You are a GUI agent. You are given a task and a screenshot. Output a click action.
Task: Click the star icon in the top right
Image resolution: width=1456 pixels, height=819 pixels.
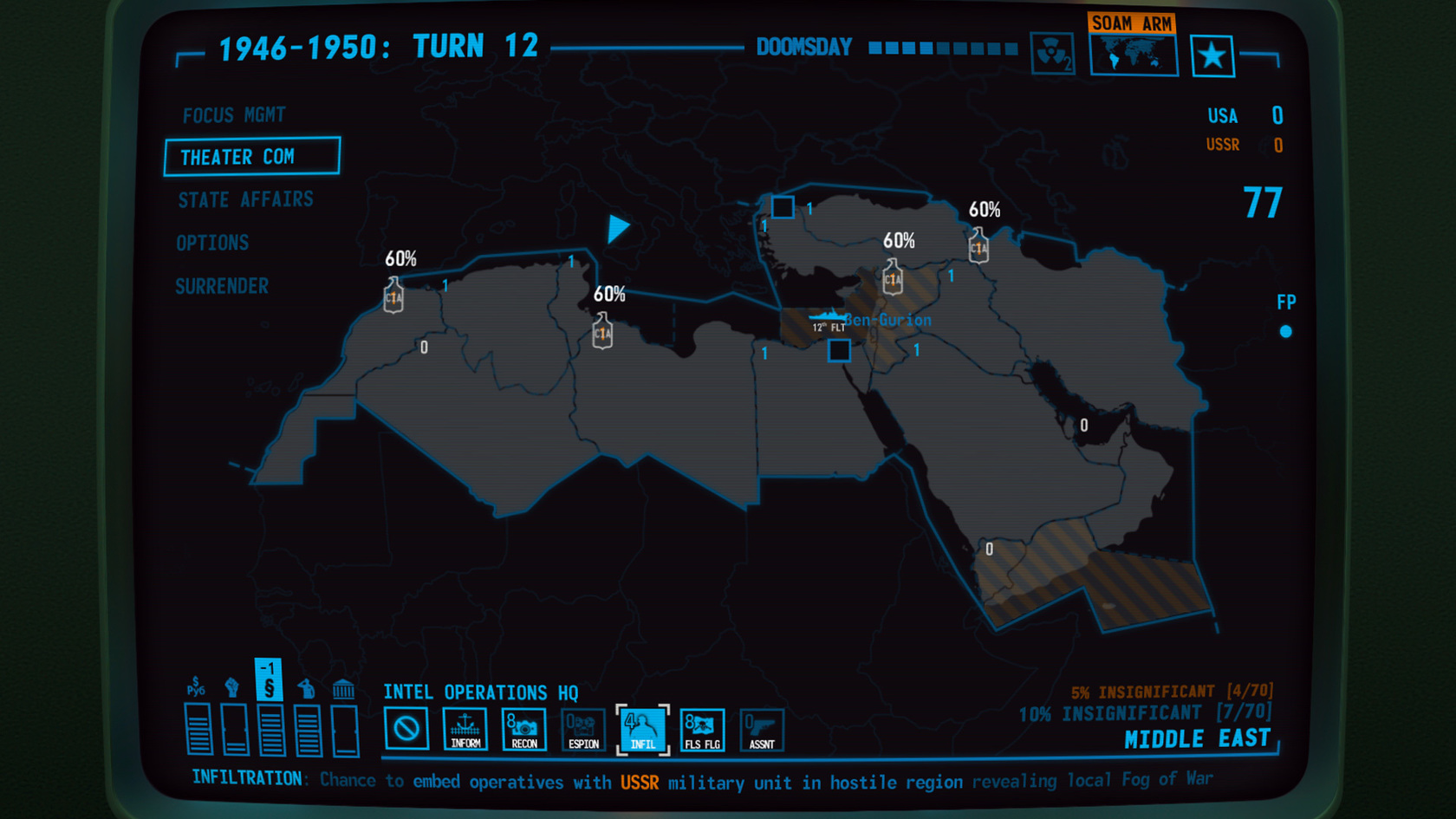click(1212, 54)
